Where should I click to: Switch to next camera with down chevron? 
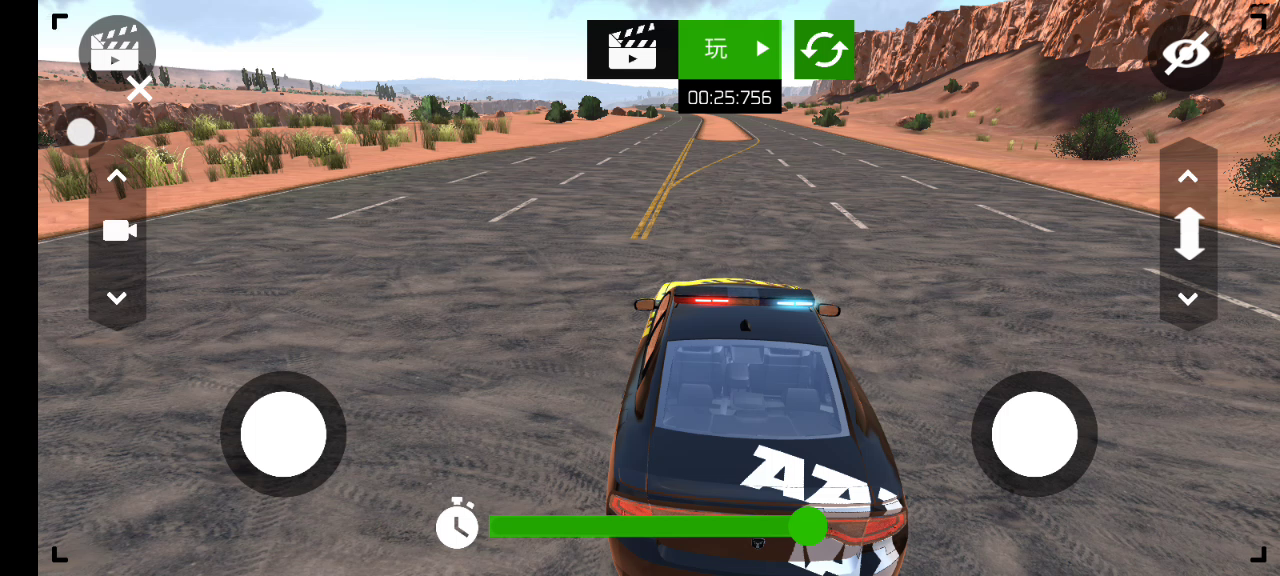click(117, 298)
